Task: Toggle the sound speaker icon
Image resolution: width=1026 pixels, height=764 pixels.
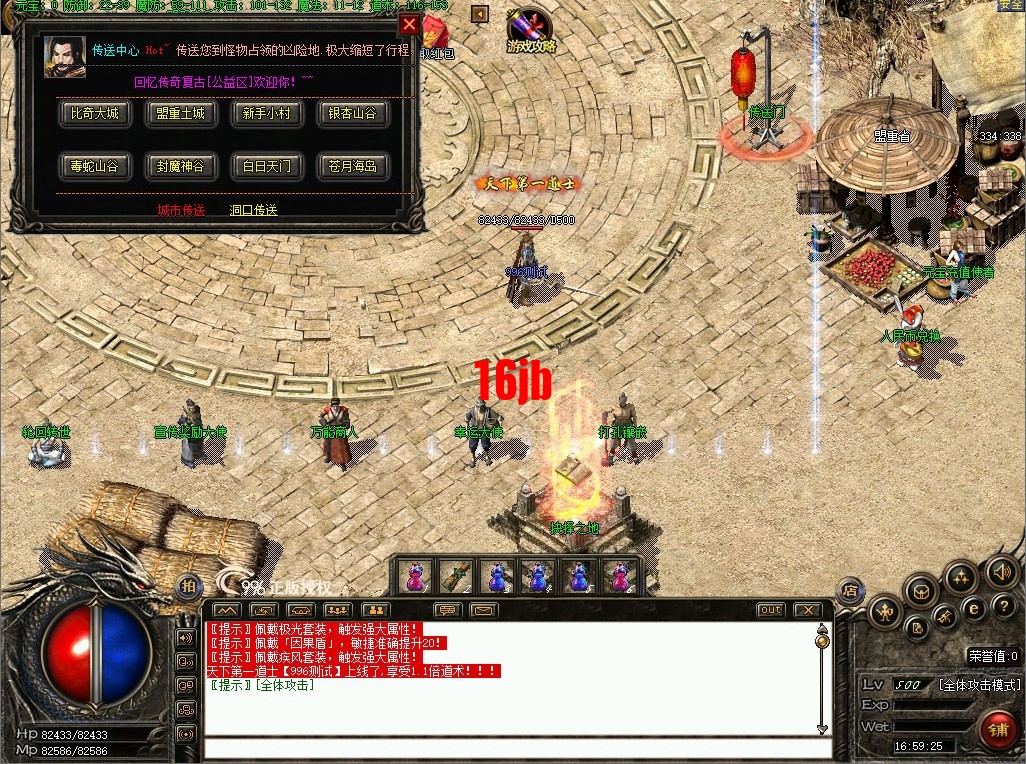Action: tap(1001, 571)
